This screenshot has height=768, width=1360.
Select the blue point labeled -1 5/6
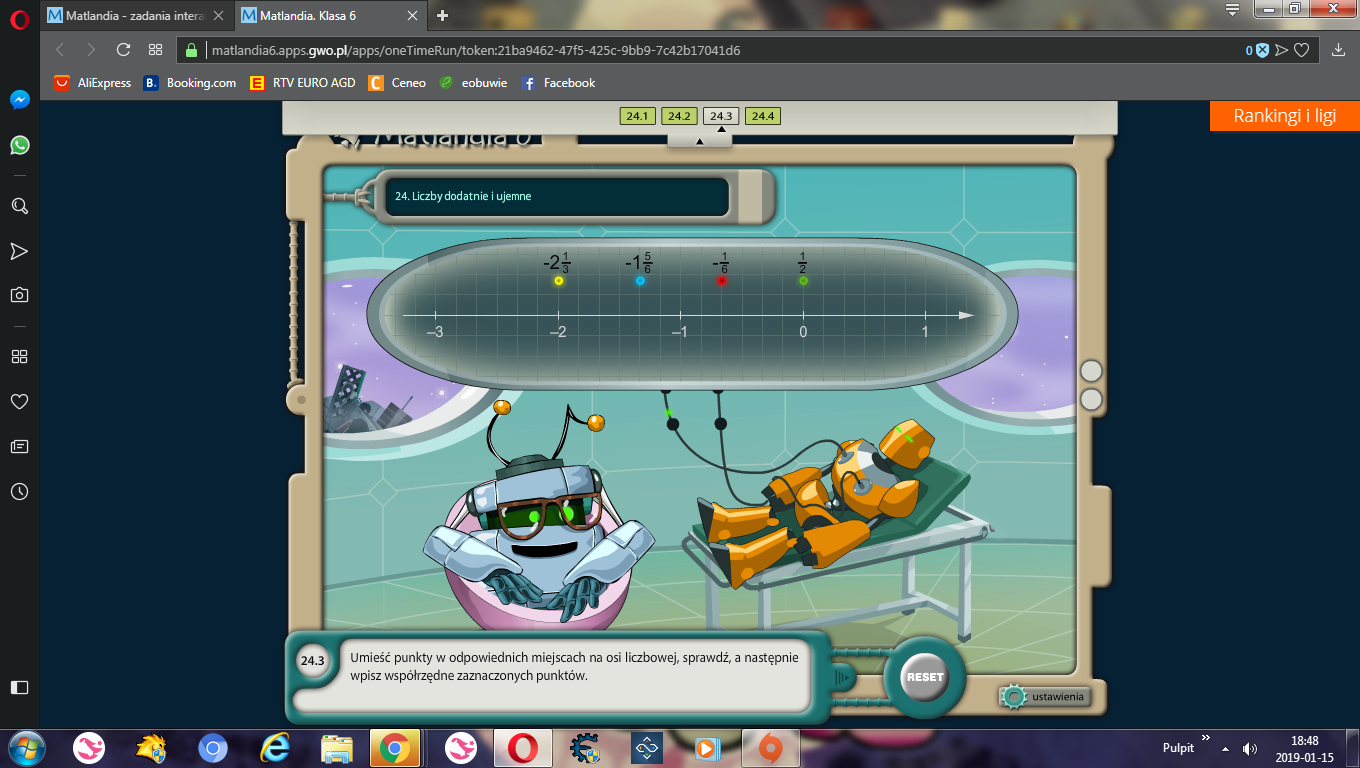640,281
